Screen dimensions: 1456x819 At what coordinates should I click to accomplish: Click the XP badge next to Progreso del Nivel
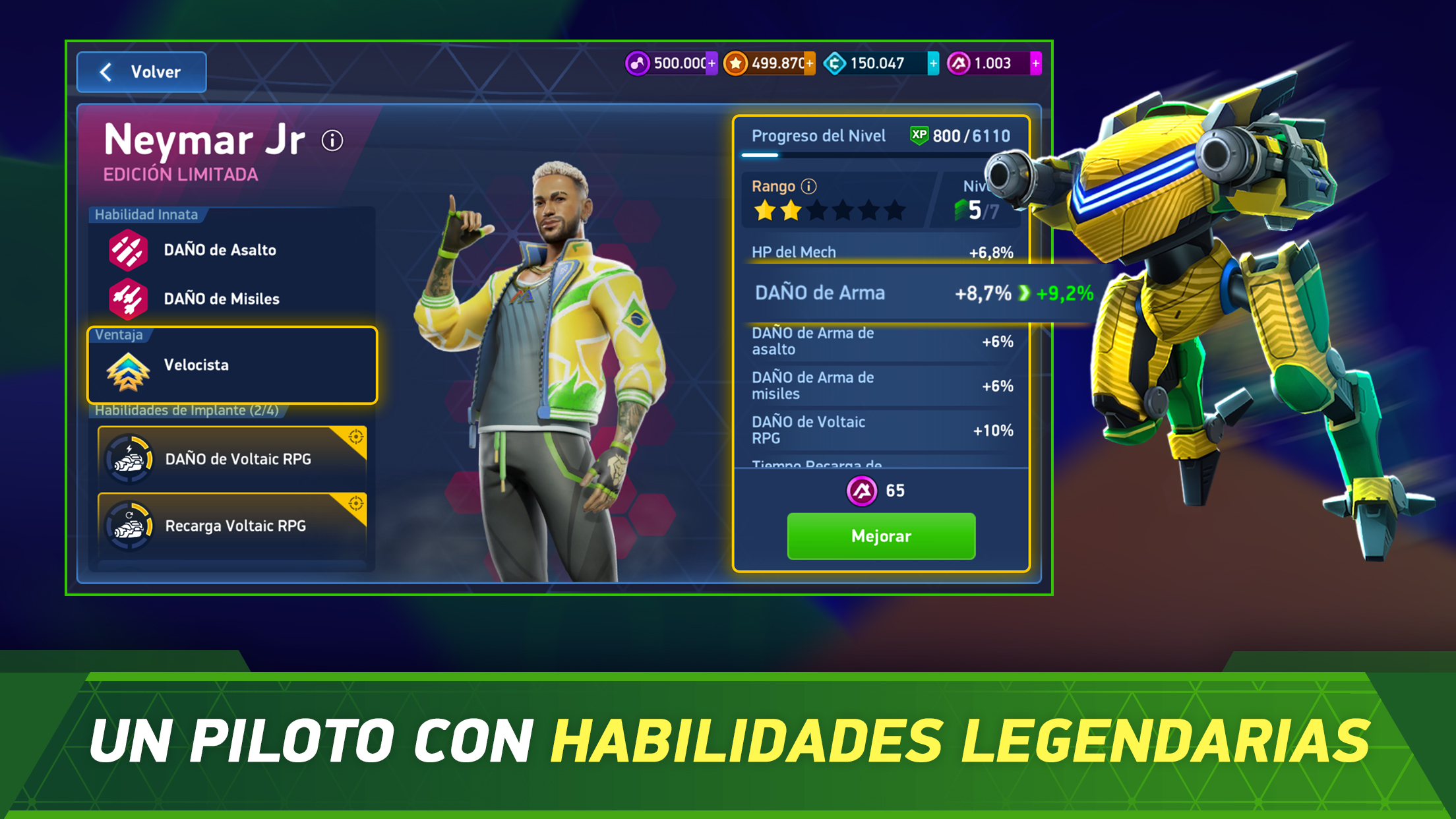click(920, 135)
